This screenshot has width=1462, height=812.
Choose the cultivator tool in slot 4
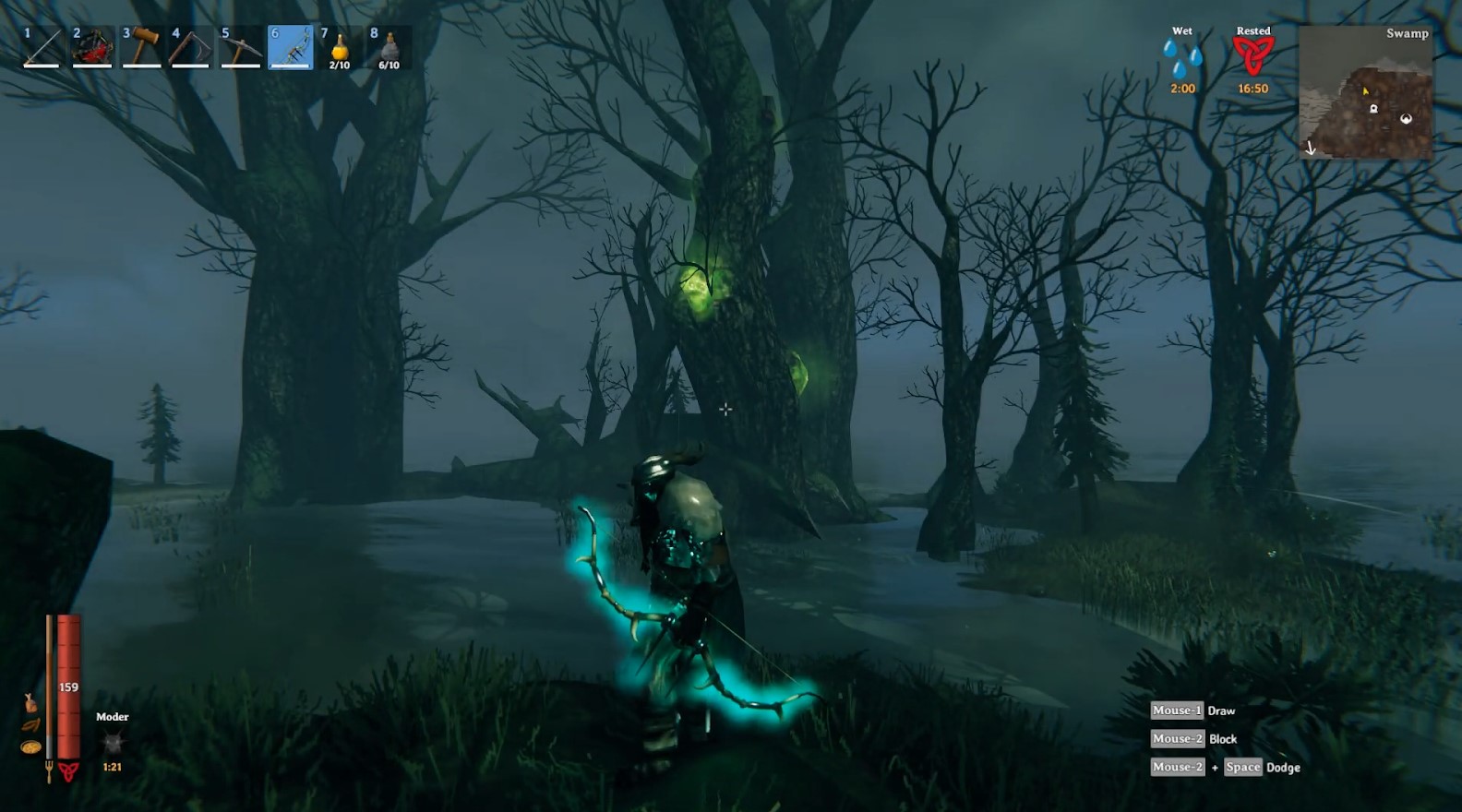pos(191,47)
